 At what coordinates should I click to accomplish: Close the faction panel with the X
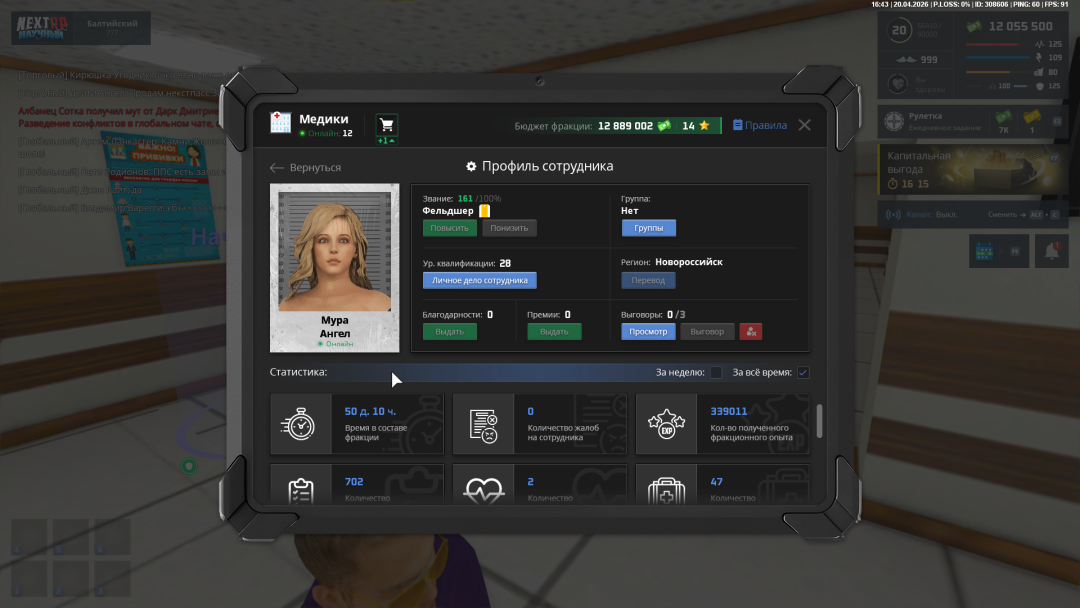(804, 125)
